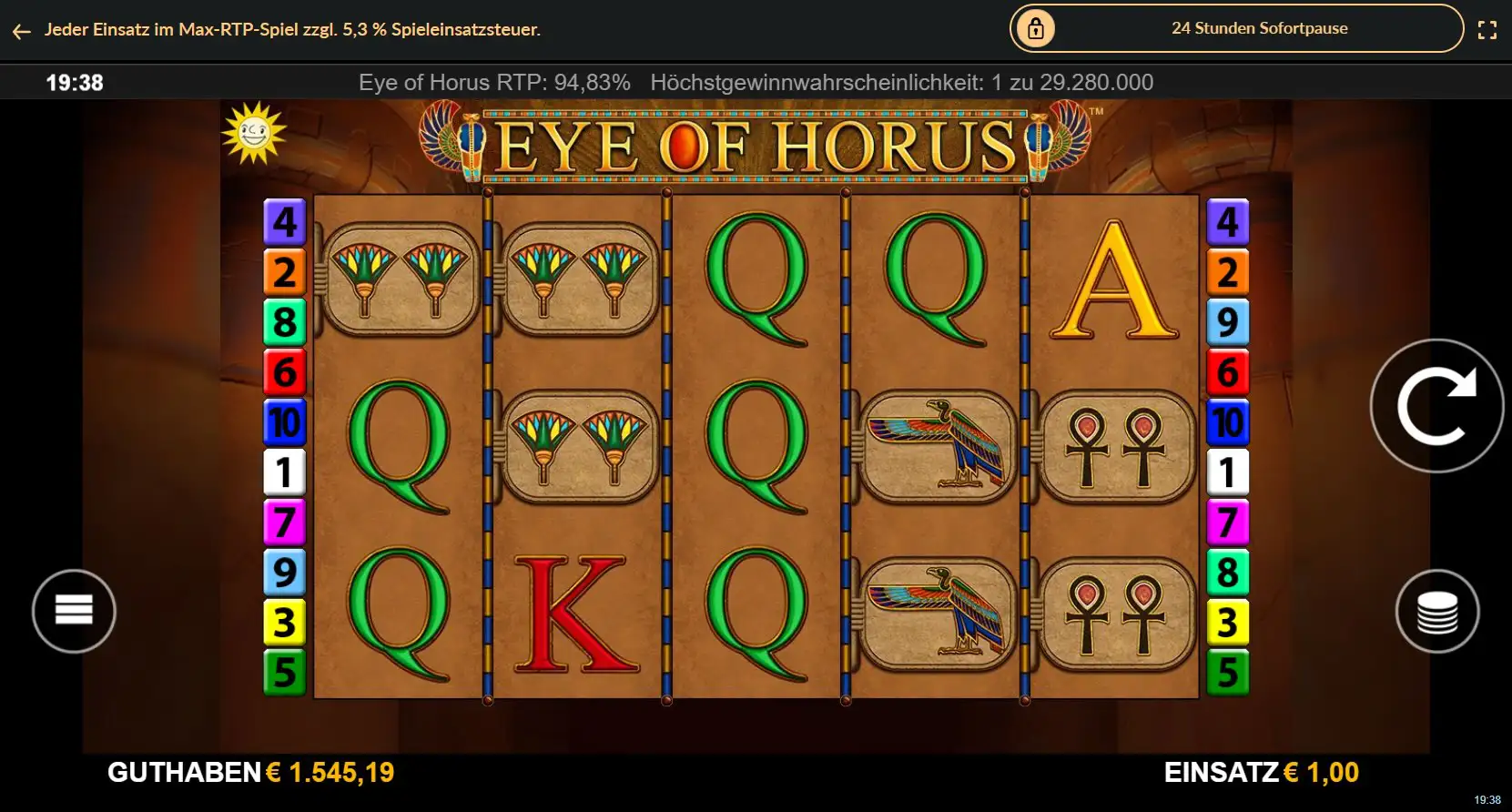Toggle fullscreen mode

pos(1489,28)
